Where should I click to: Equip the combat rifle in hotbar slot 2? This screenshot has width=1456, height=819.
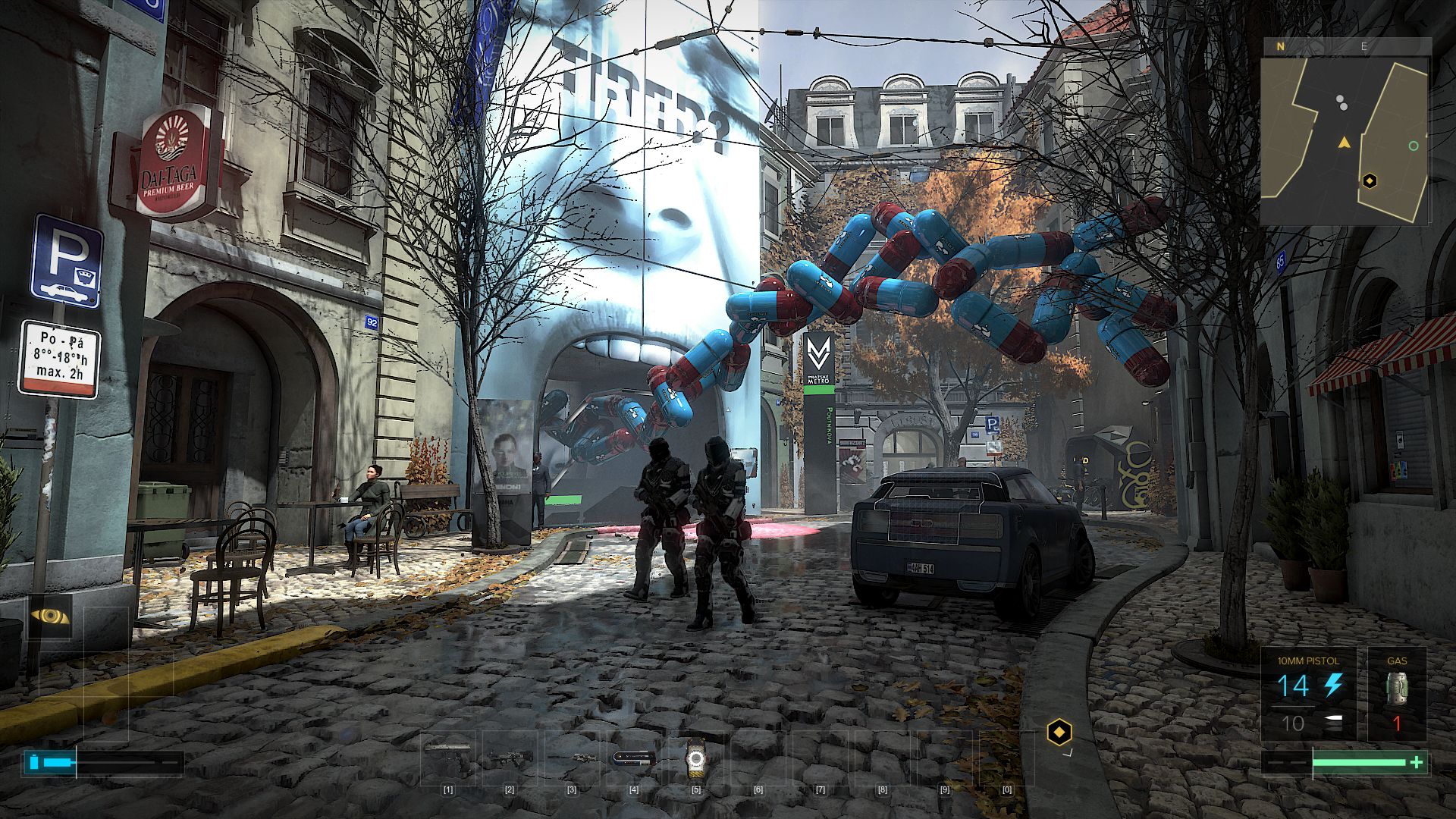[510, 756]
